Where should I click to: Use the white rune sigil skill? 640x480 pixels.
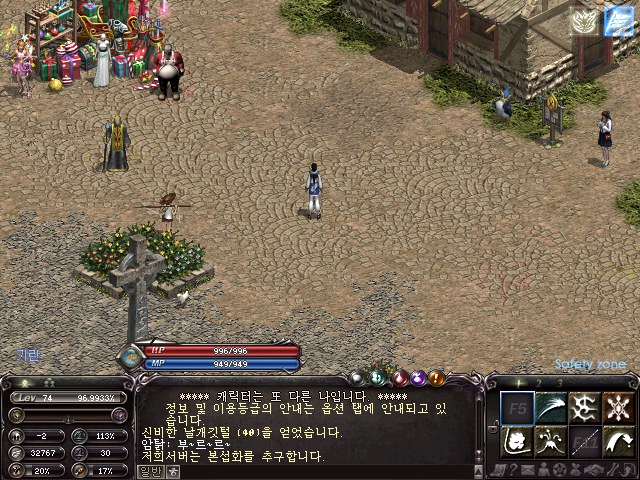point(585,407)
